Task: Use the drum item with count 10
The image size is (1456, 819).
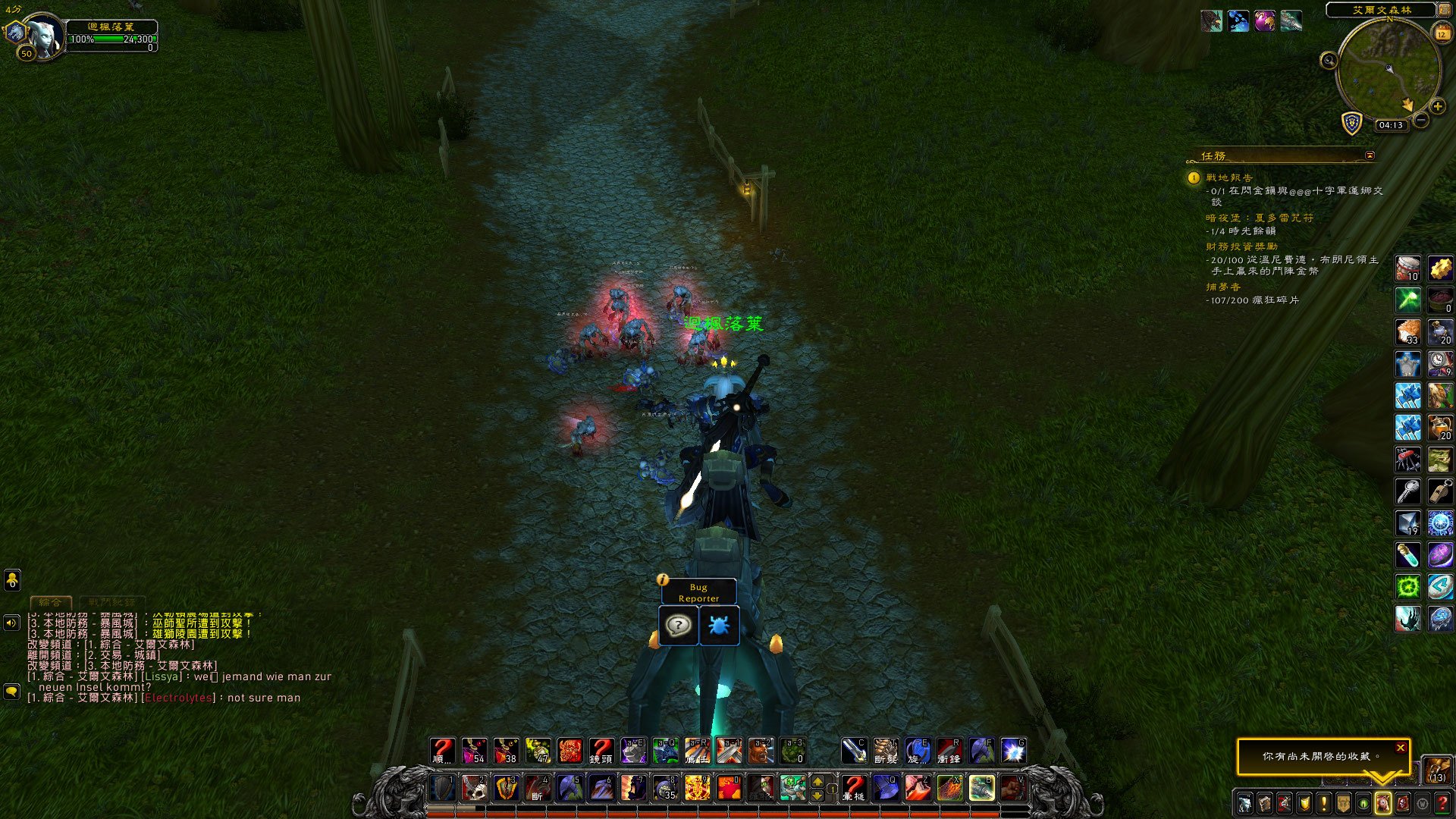Action: click(1408, 268)
